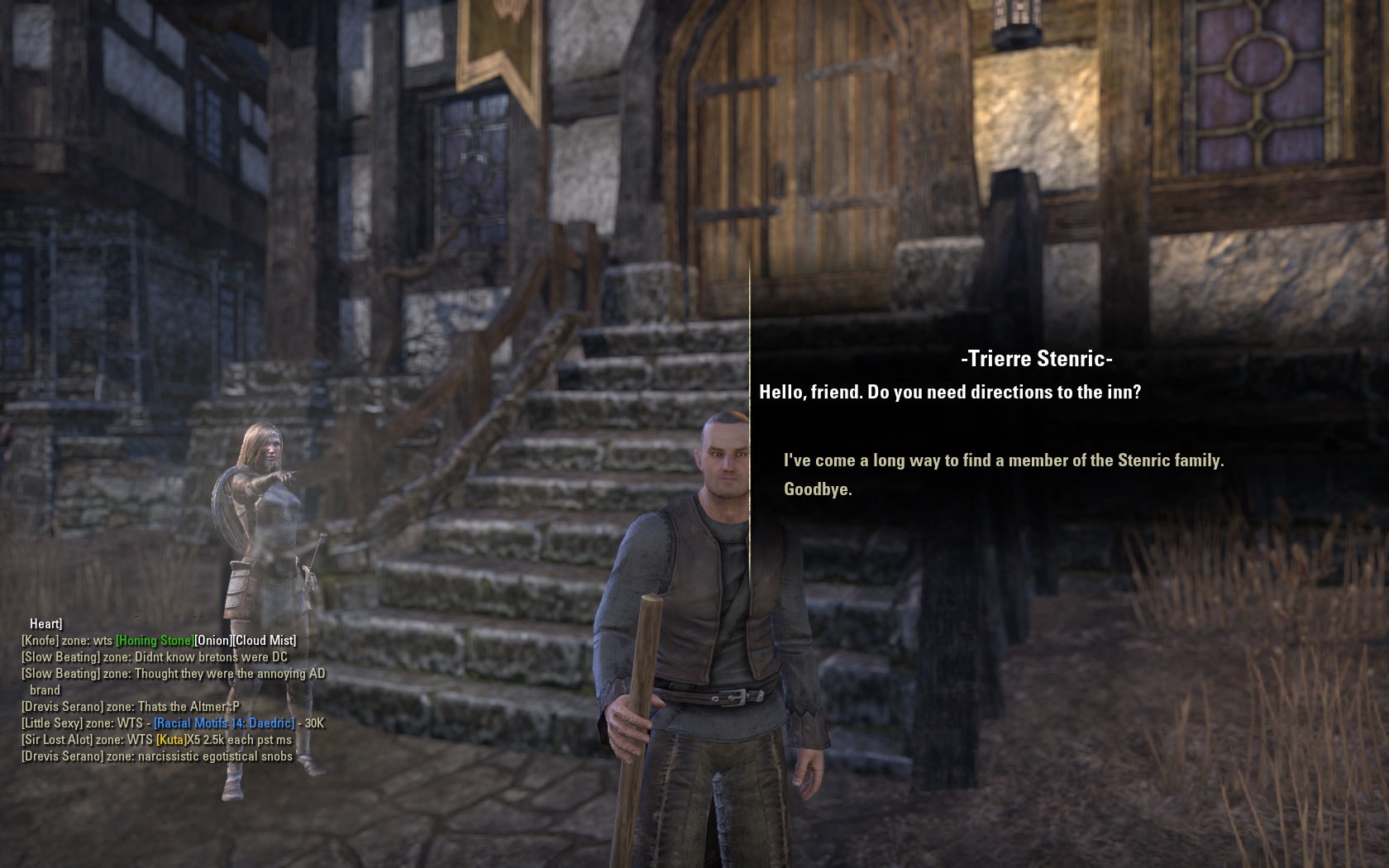Open the Kuta item link in chat
1389x868 pixels.
tap(170, 740)
